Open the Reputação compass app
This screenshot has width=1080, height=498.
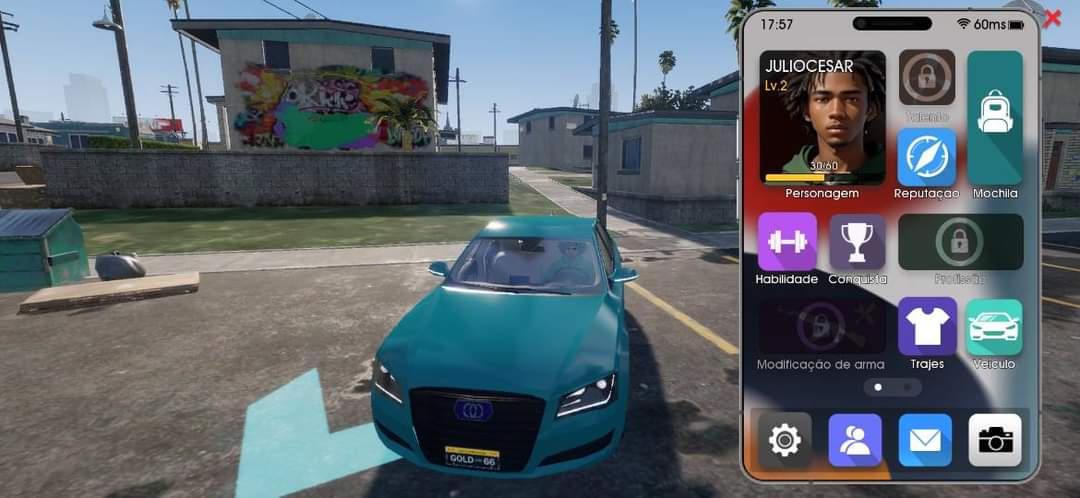(926, 157)
